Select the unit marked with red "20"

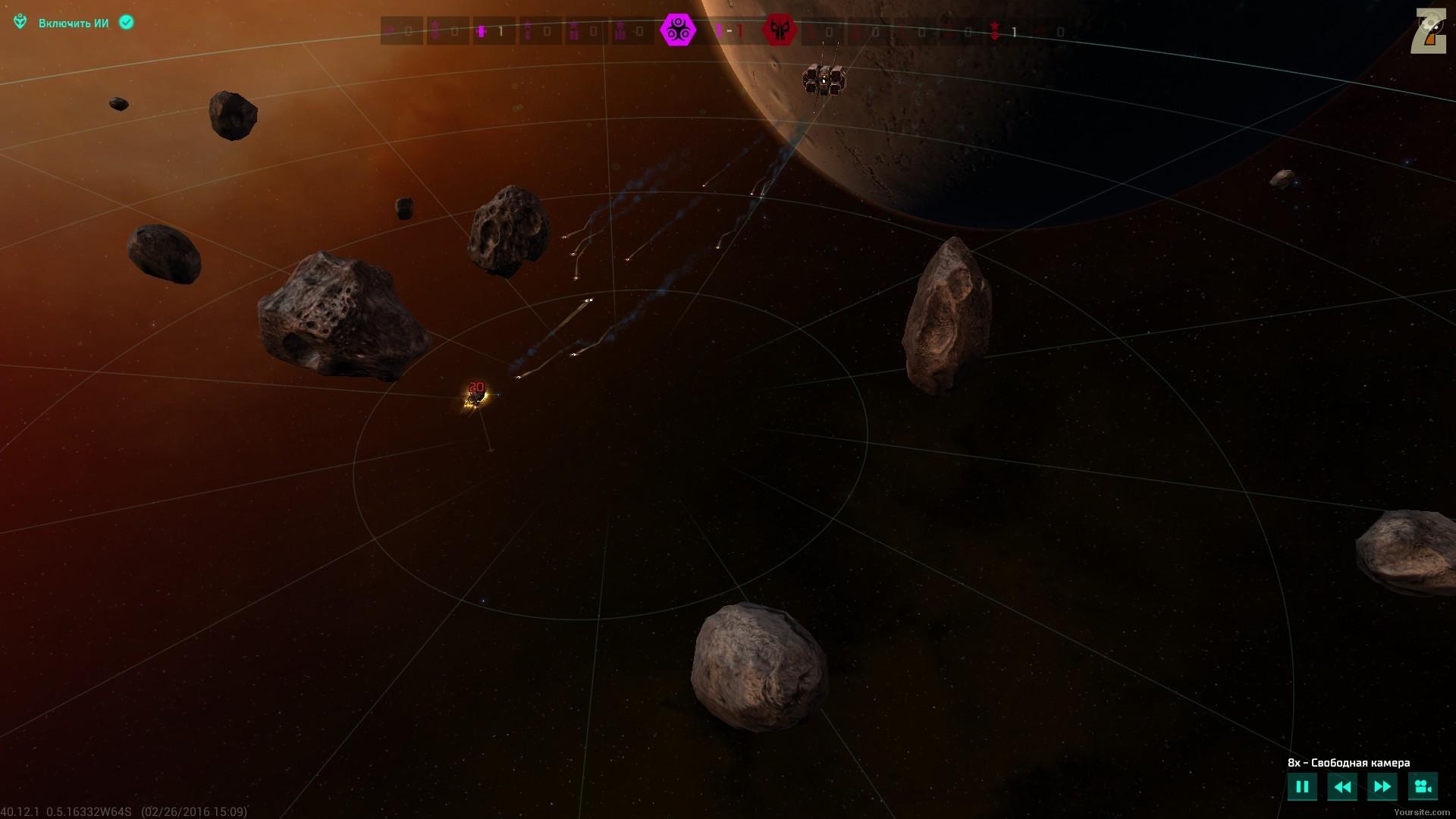[x=475, y=395]
